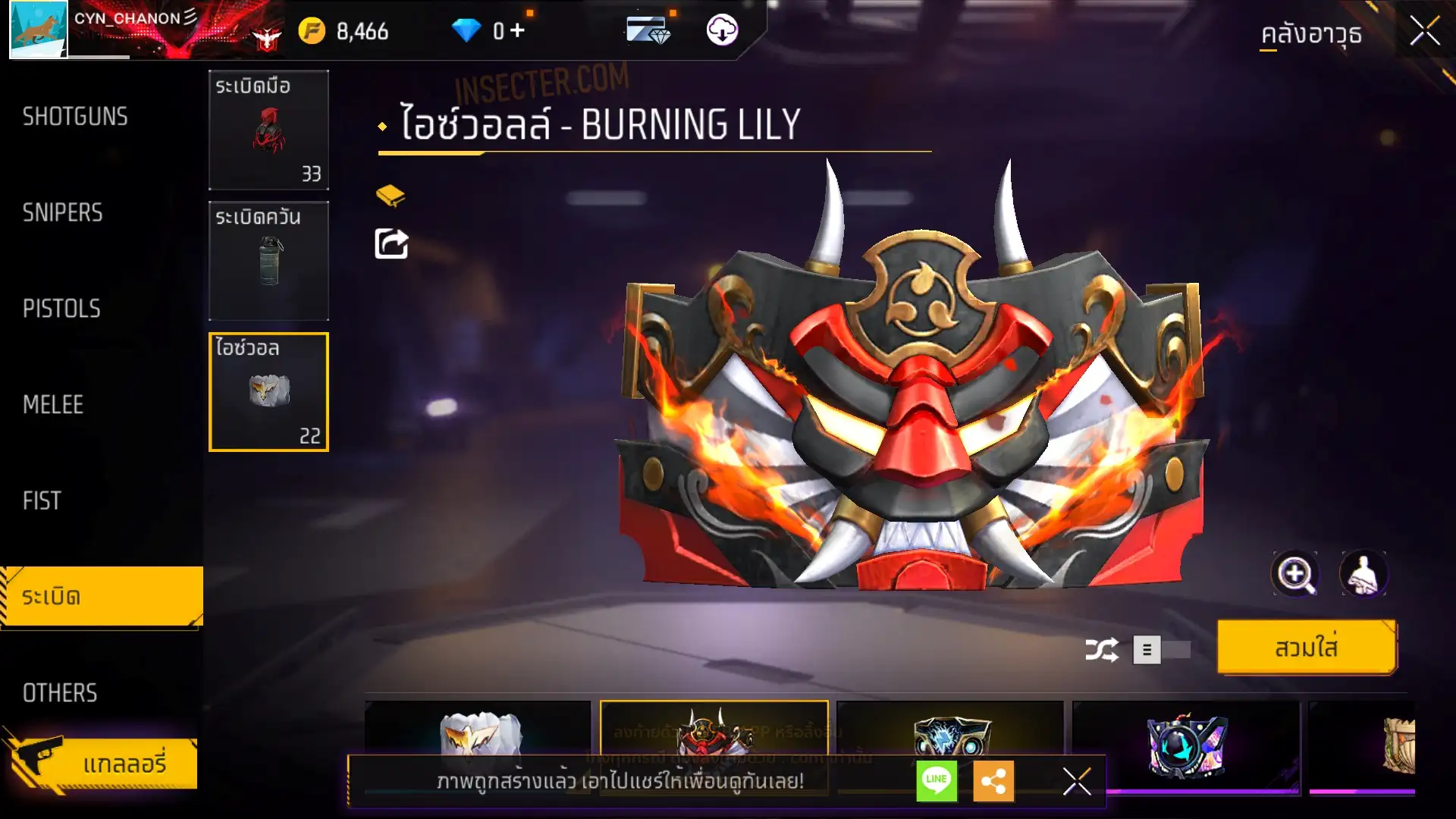Toggle the random skin shuffle switch
Viewport: 1456px width, 819px height.
(1161, 650)
